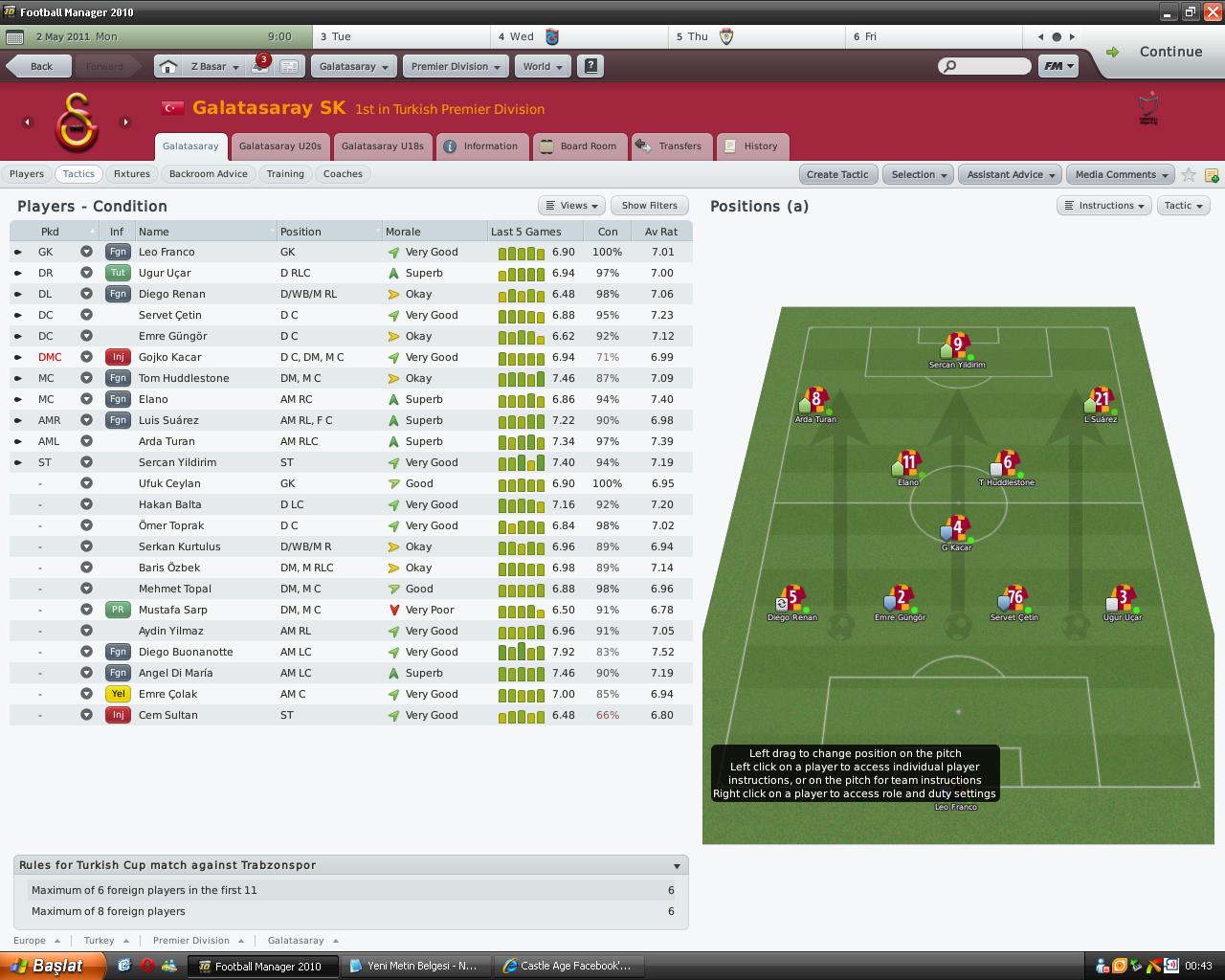1225x980 pixels.
Task: Click the Galatasaray club crest
Action: (x=77, y=122)
